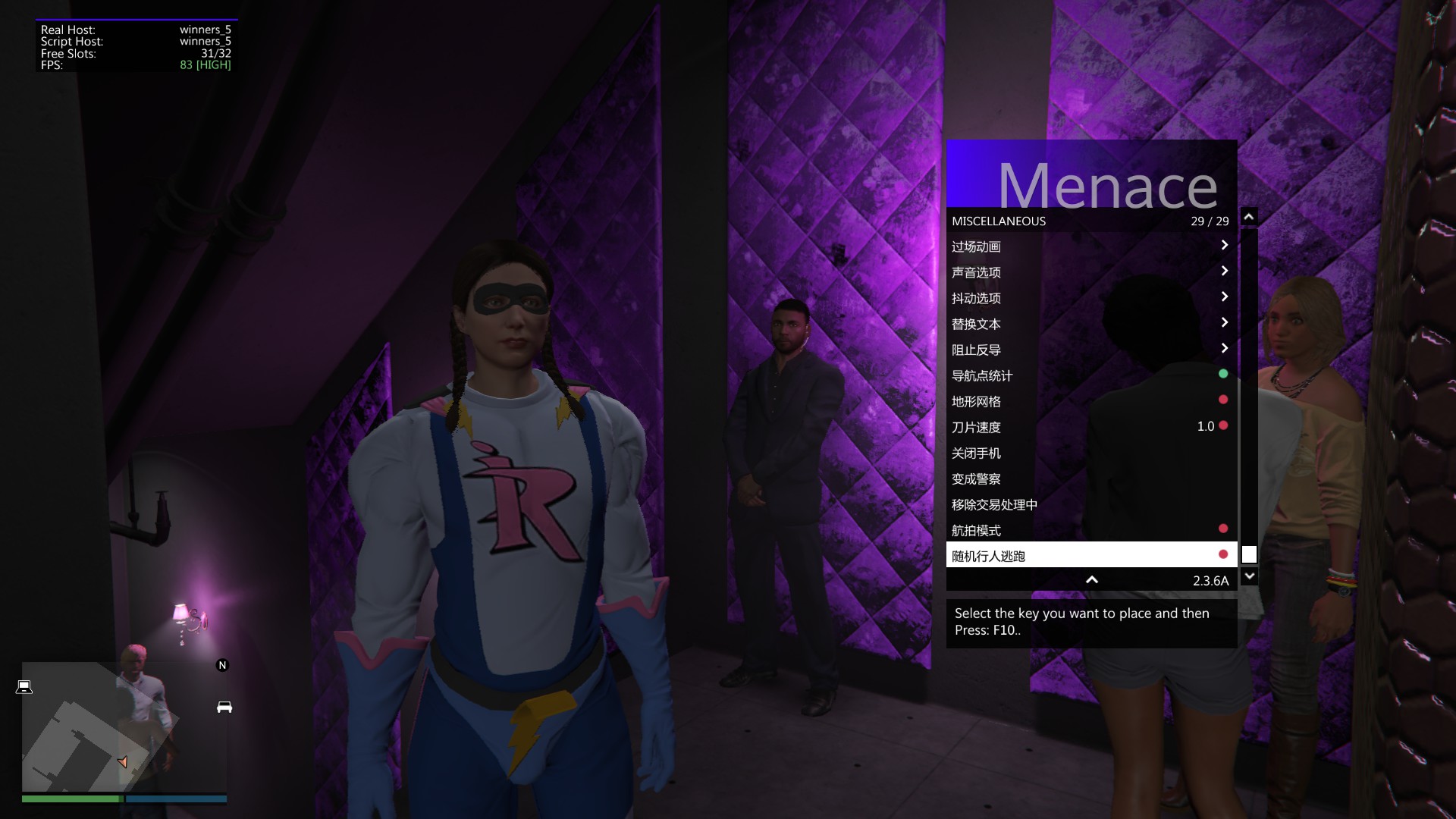Select the 变成警察 entry

click(1090, 479)
